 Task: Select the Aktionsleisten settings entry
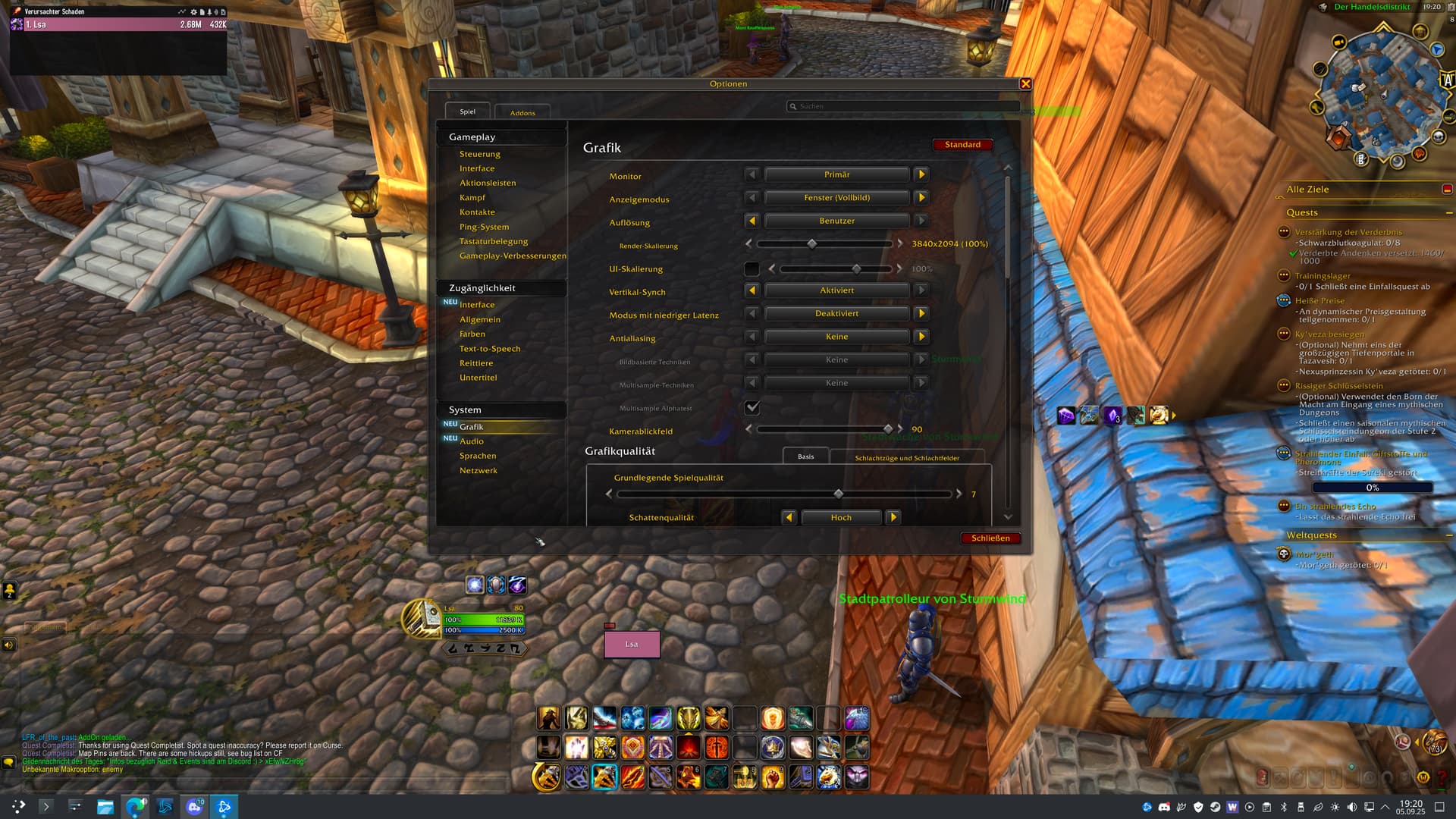pyautogui.click(x=487, y=183)
